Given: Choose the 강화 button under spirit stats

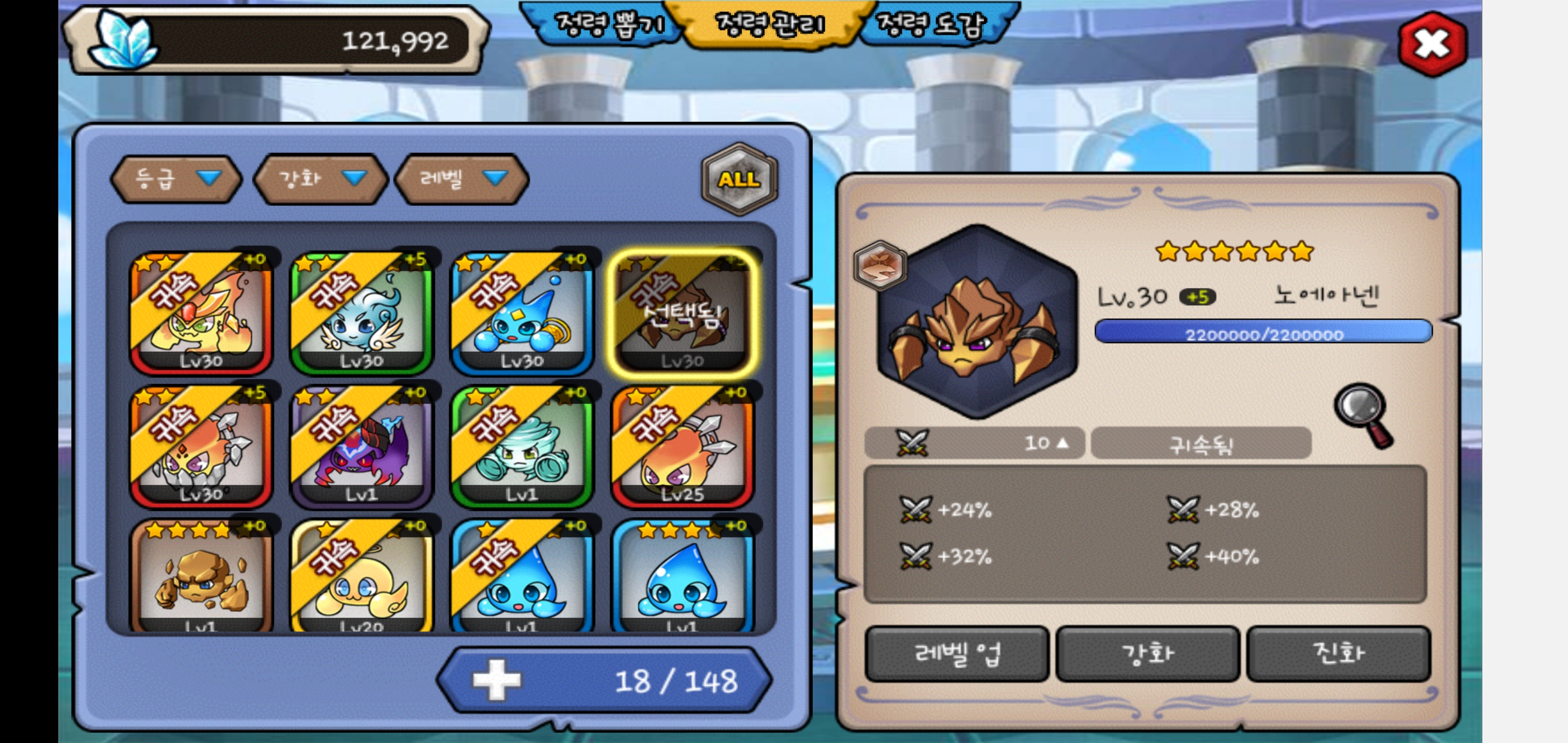Looking at the screenshot, I should click(x=1148, y=653).
